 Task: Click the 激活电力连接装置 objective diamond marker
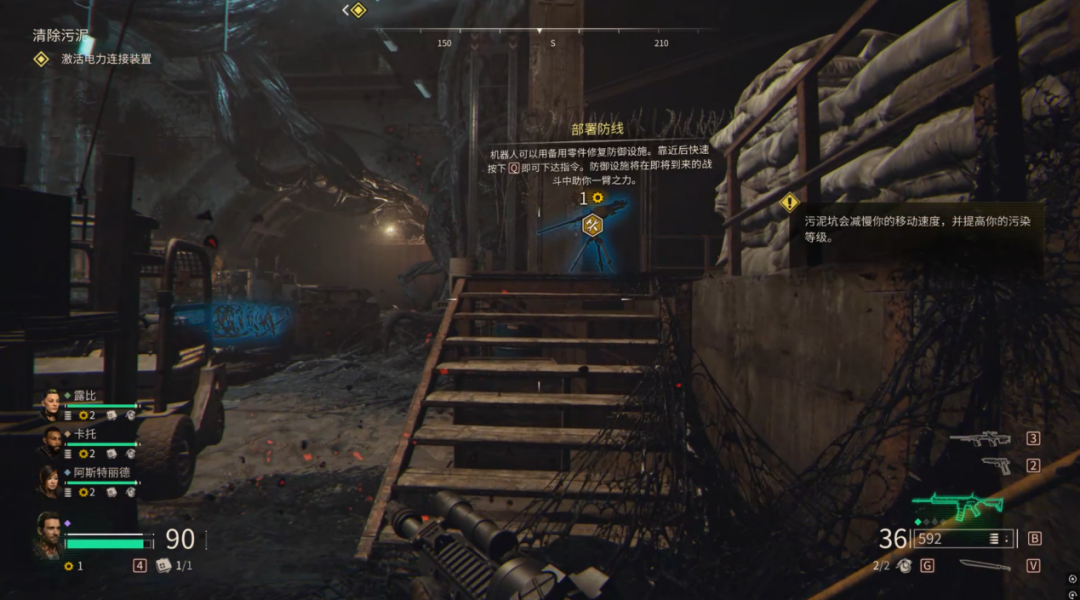[x=41, y=59]
